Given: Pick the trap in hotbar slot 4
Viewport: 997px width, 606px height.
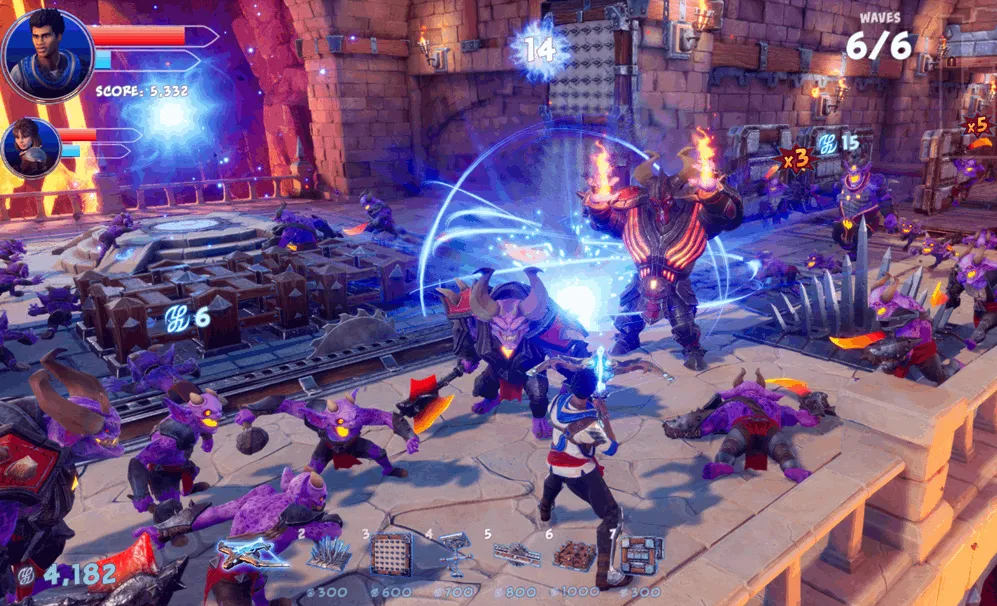Looking at the screenshot, I should 455,551.
